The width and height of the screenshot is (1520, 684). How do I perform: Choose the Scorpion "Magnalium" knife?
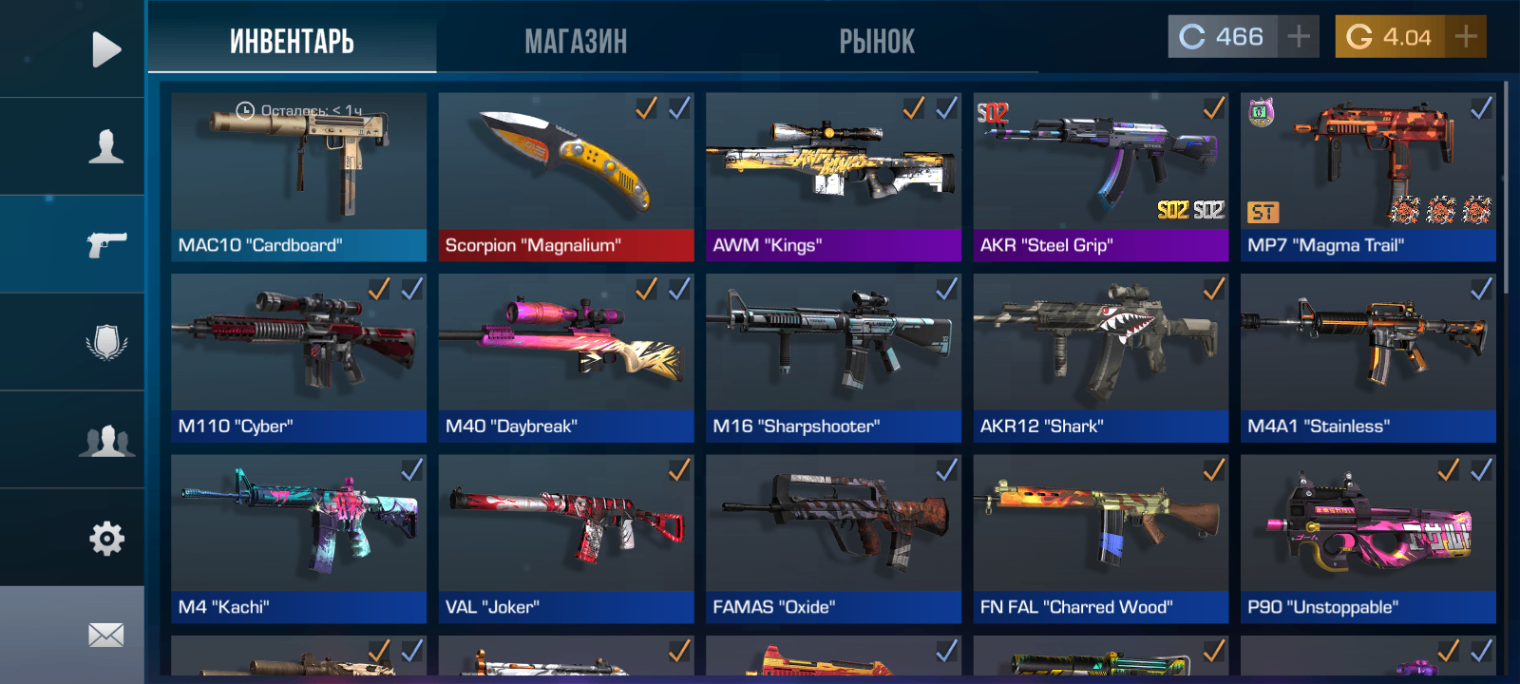566,176
